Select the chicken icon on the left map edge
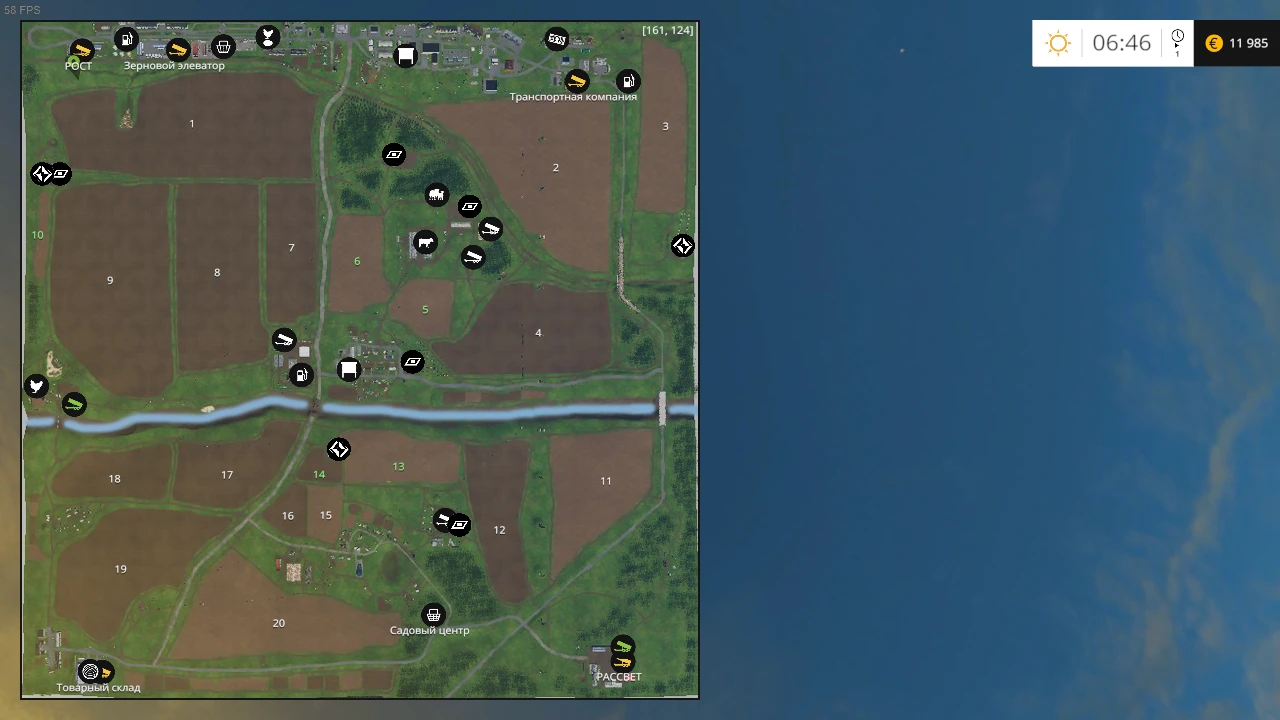This screenshot has height=720, width=1280. (37, 386)
